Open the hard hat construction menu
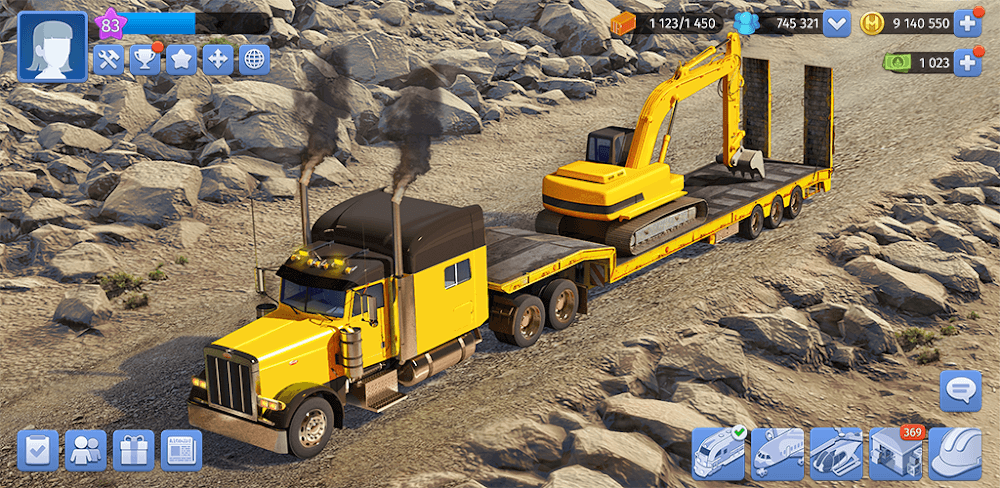Viewport: 1000px width, 488px height. tap(955, 453)
